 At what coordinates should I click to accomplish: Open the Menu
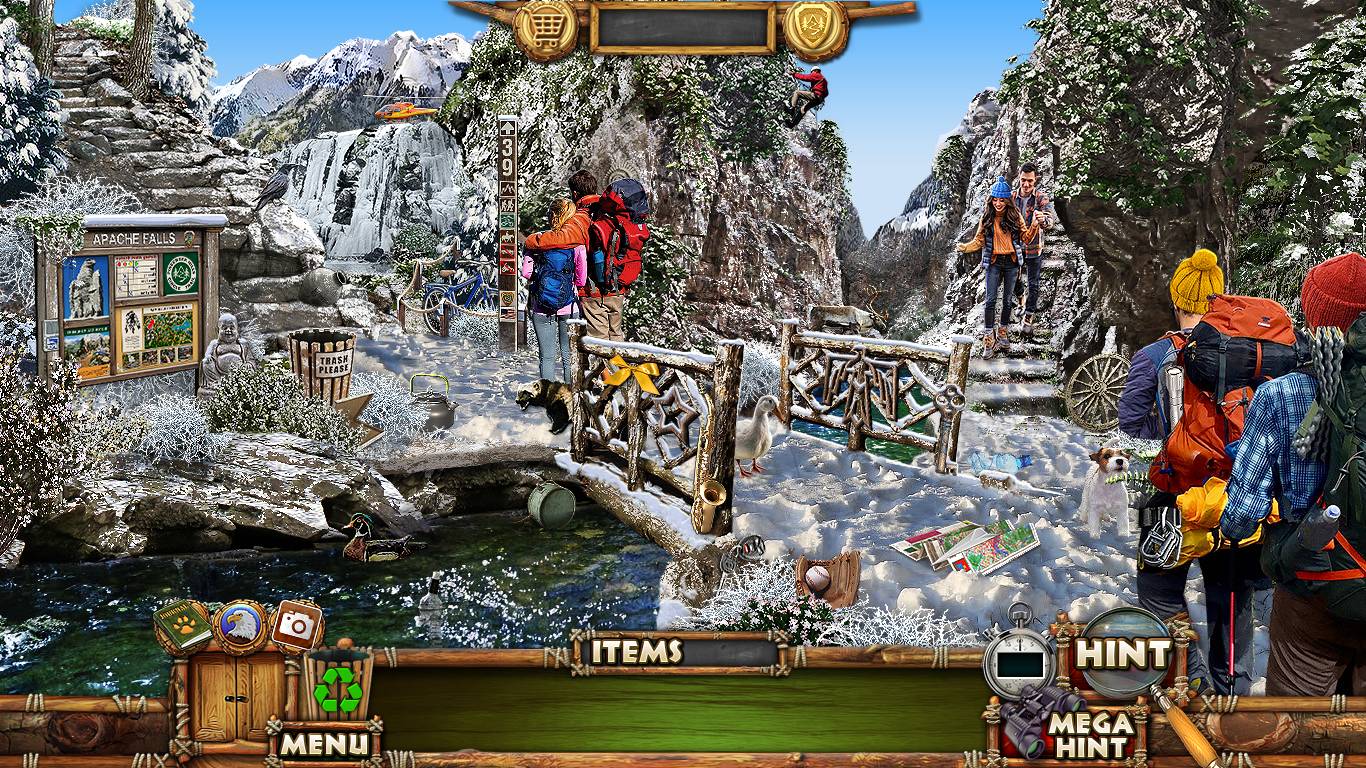coord(323,743)
